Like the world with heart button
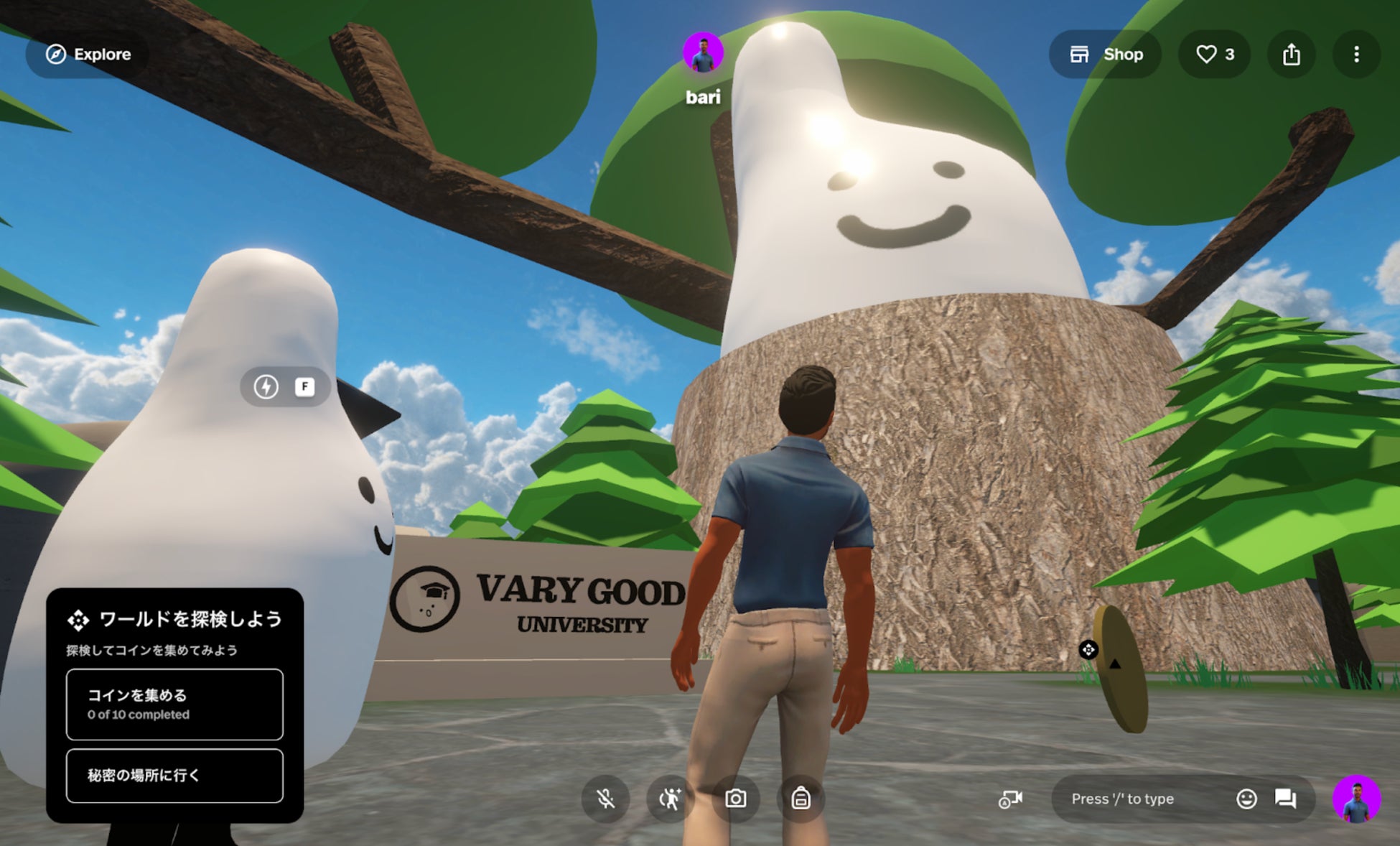The width and height of the screenshot is (1400, 846). (x=1214, y=55)
